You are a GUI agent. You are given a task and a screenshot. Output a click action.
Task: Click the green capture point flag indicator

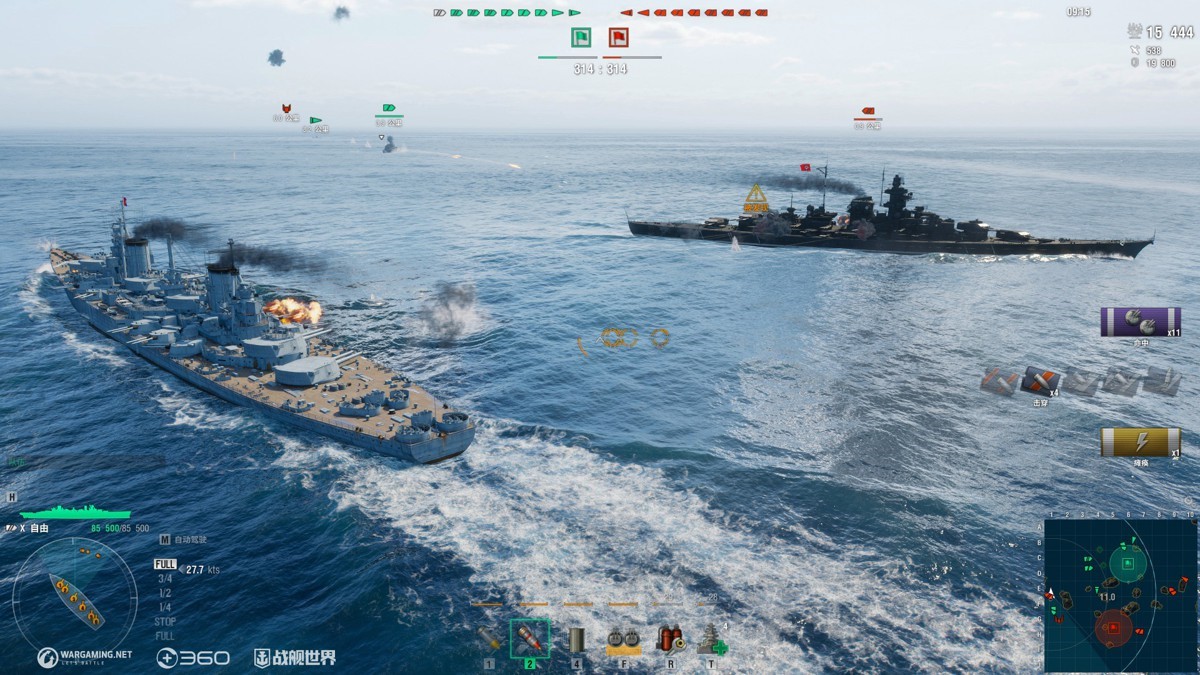tap(581, 38)
